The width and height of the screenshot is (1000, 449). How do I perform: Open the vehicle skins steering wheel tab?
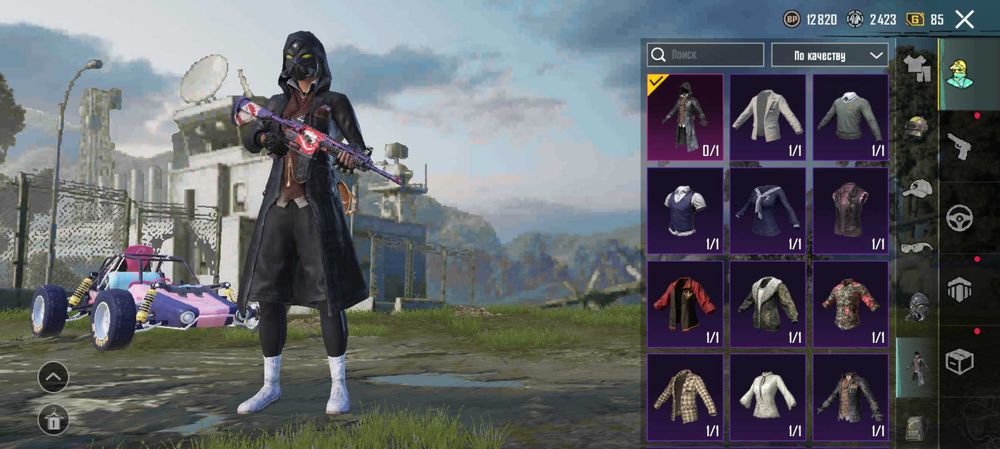tap(960, 217)
